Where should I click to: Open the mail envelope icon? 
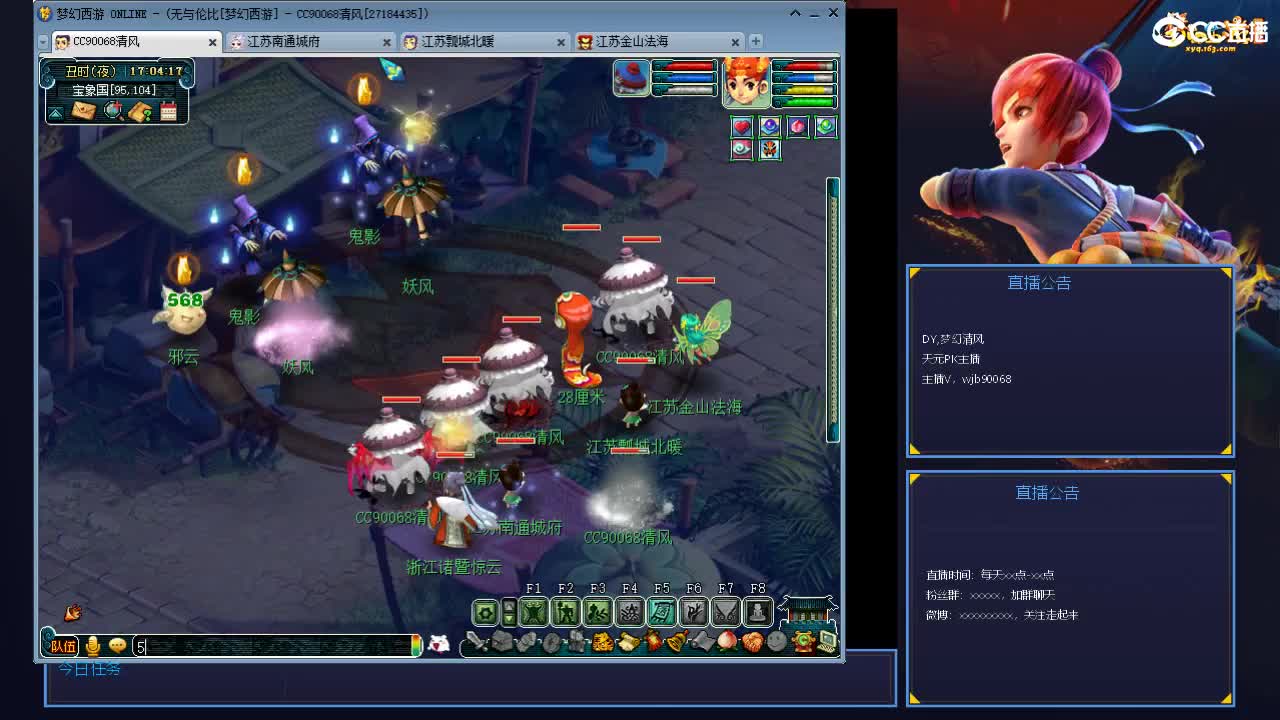coord(83,110)
